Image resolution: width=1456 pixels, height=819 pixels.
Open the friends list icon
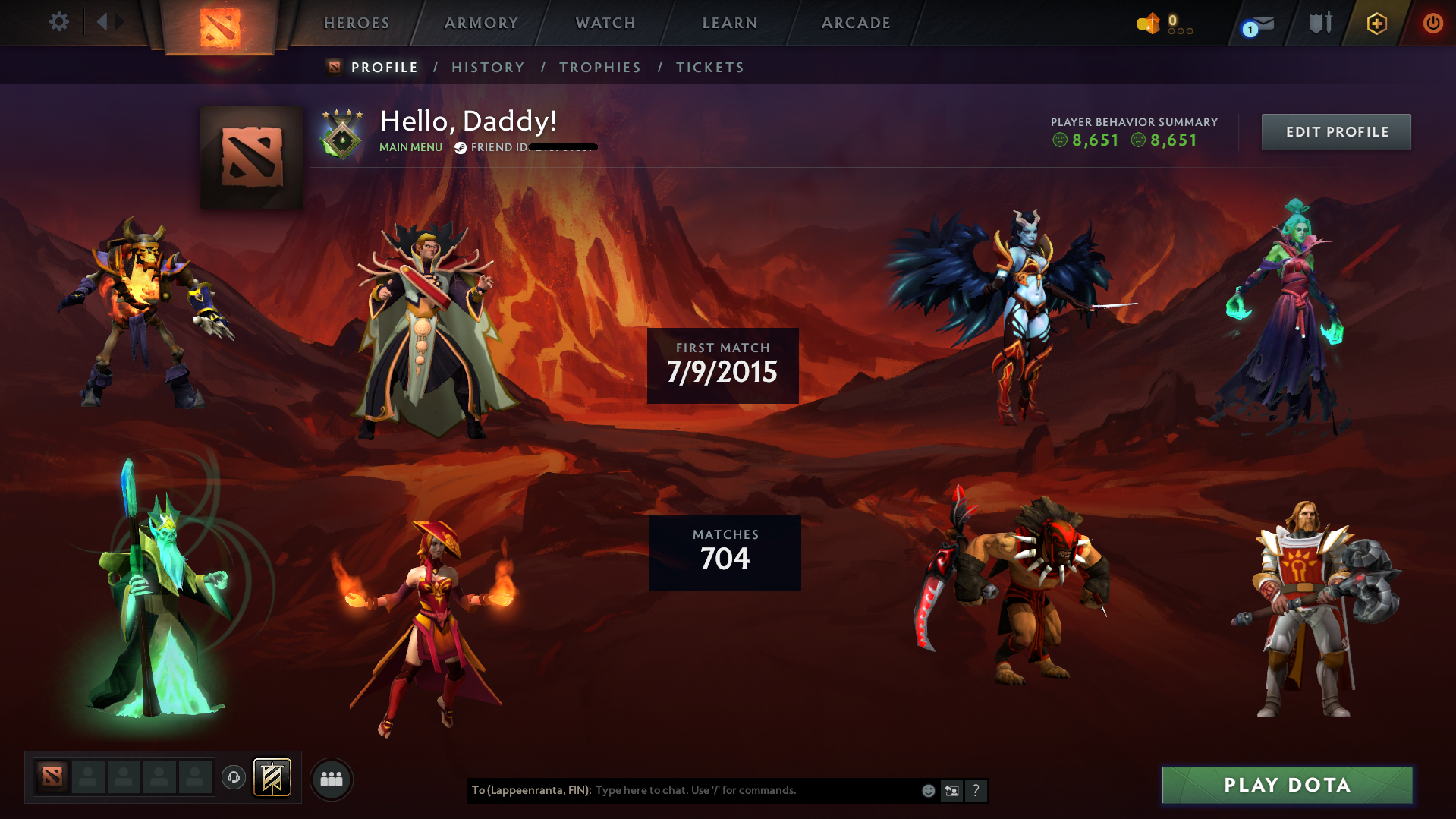332,778
